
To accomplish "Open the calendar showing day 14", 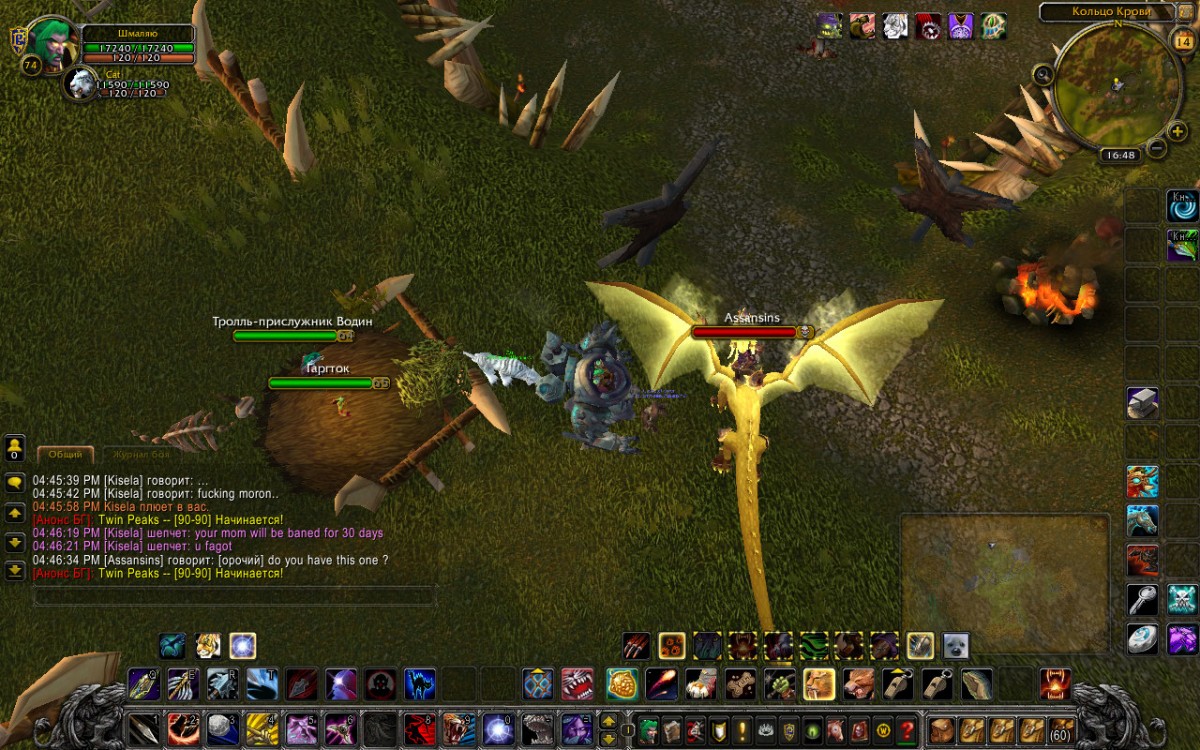I will point(1179,41).
